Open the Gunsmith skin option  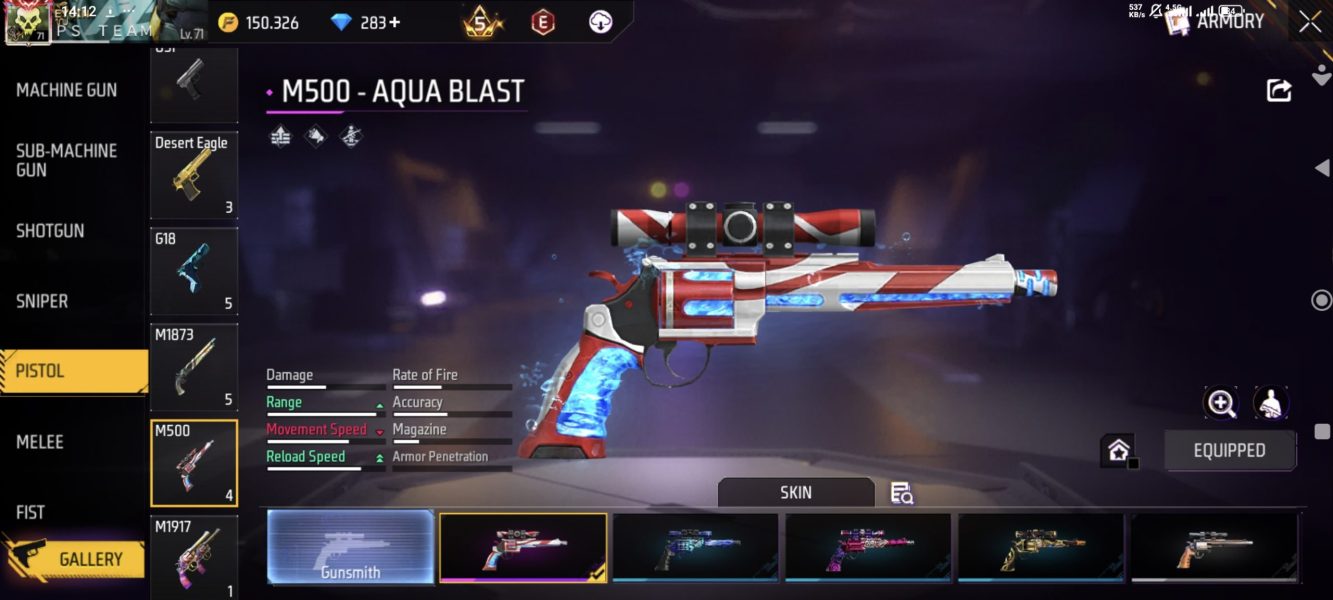[350, 547]
